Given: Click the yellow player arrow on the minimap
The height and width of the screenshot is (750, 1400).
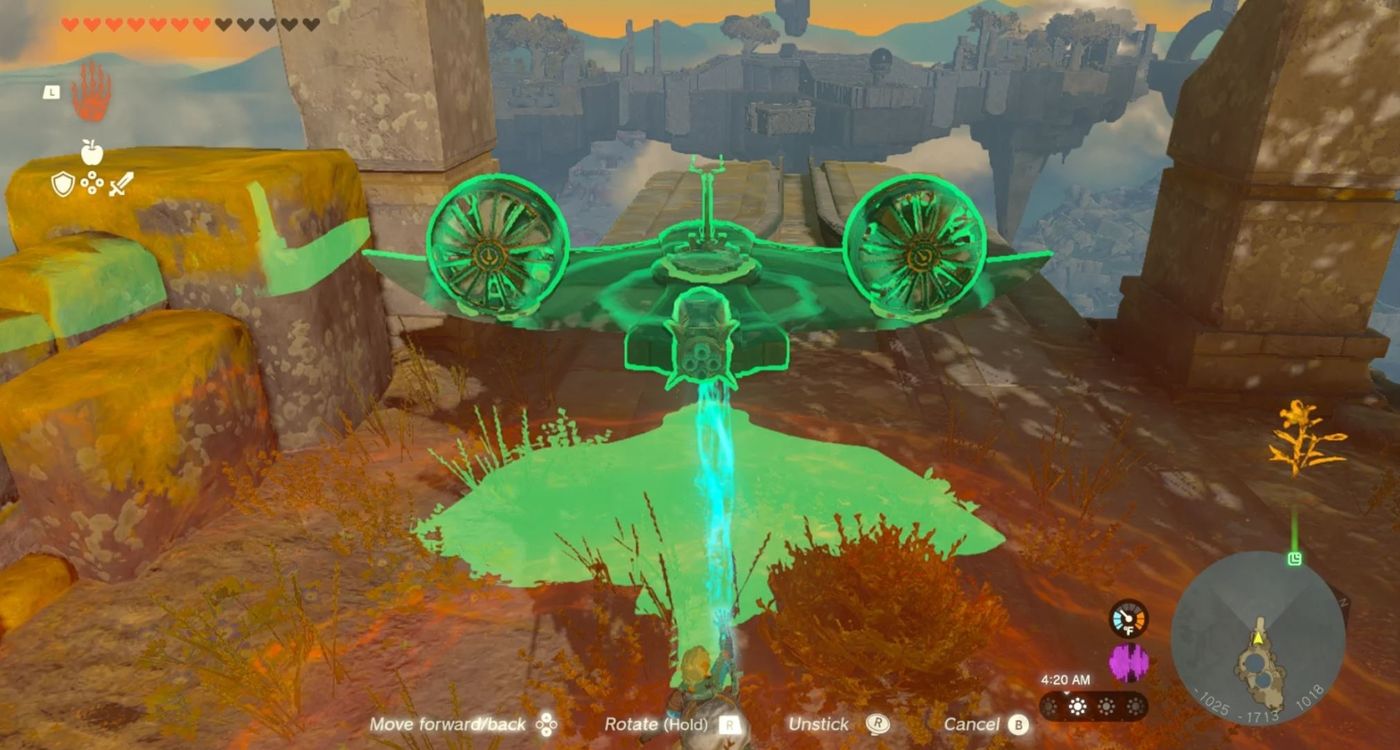Looking at the screenshot, I should [x=1258, y=637].
